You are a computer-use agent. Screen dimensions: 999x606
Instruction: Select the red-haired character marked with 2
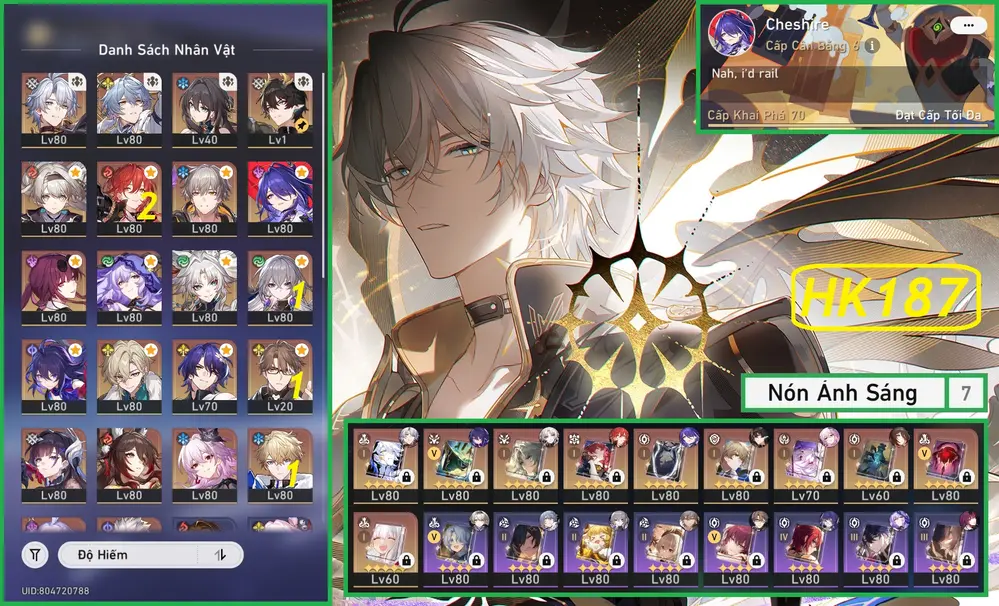pos(129,198)
